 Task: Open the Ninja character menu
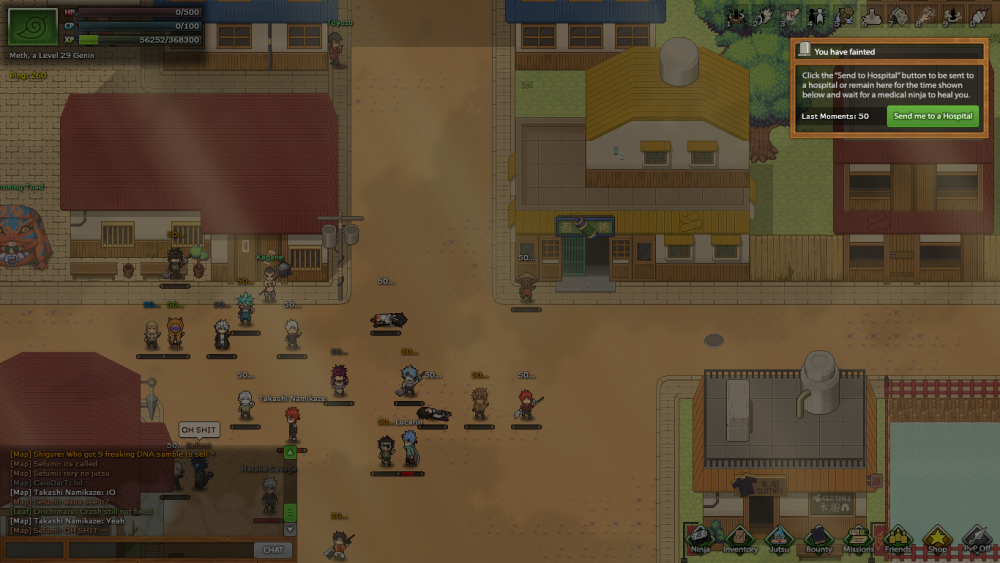click(x=702, y=539)
